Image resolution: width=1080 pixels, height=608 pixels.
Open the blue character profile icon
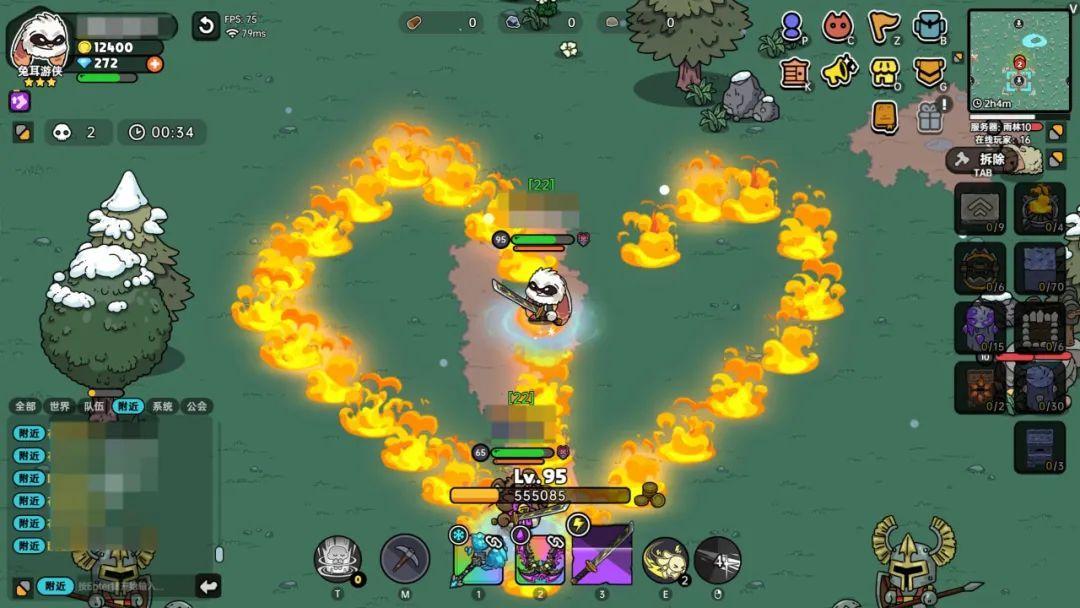792,27
